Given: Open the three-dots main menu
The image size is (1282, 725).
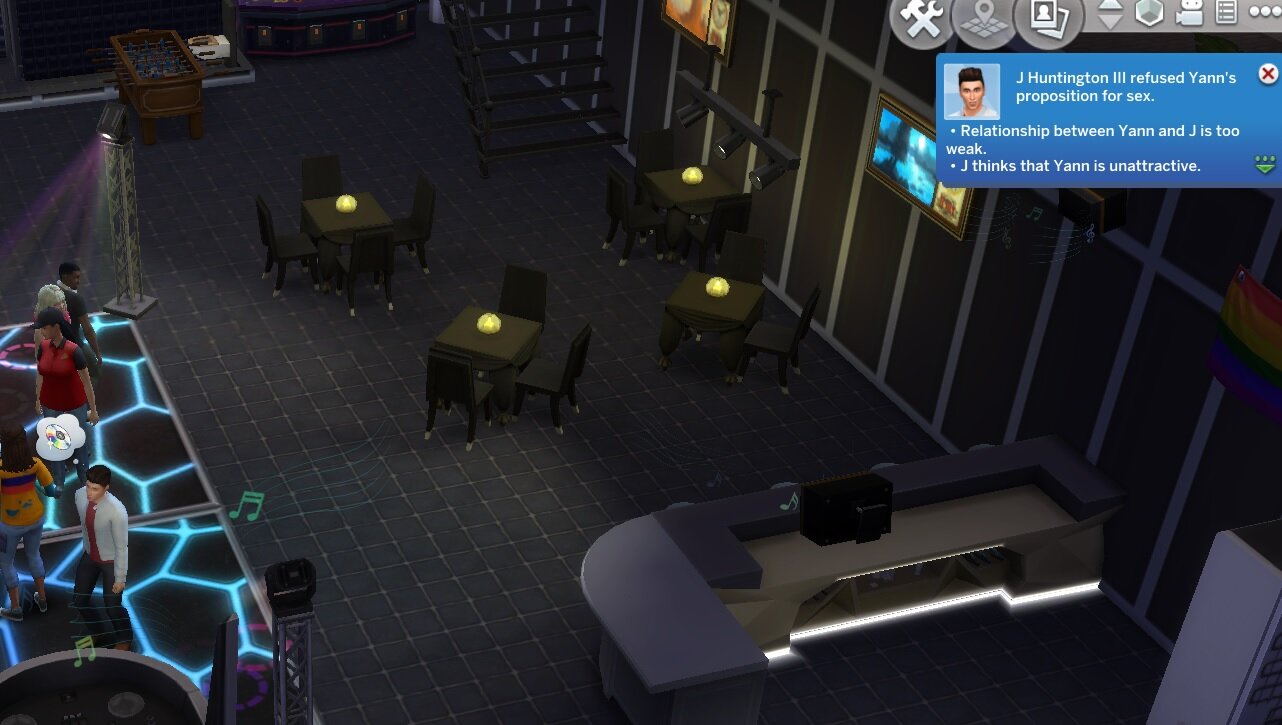Looking at the screenshot, I should [x=1264, y=13].
